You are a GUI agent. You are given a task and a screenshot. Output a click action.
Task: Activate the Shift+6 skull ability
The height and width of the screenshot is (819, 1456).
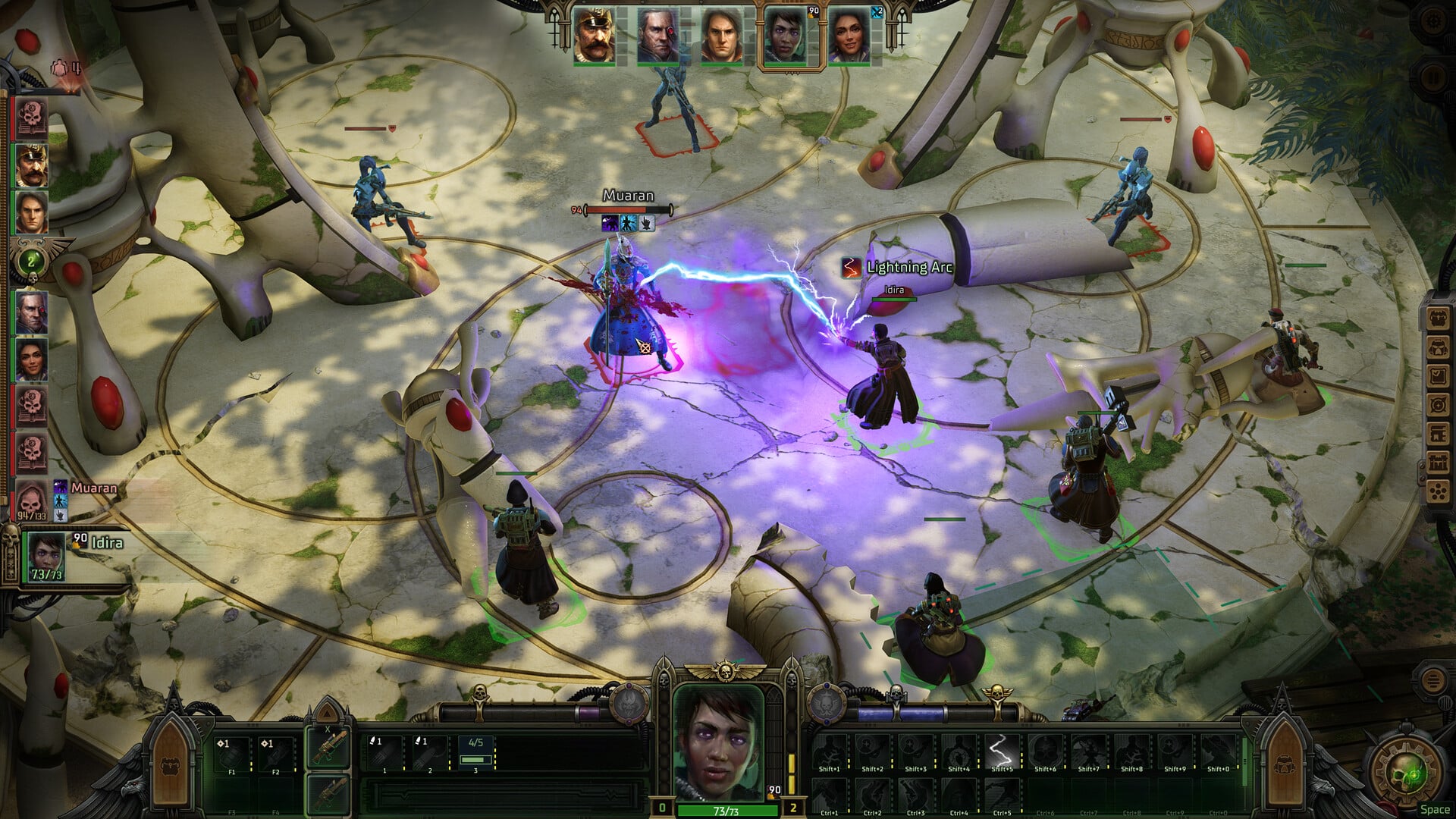1045,751
